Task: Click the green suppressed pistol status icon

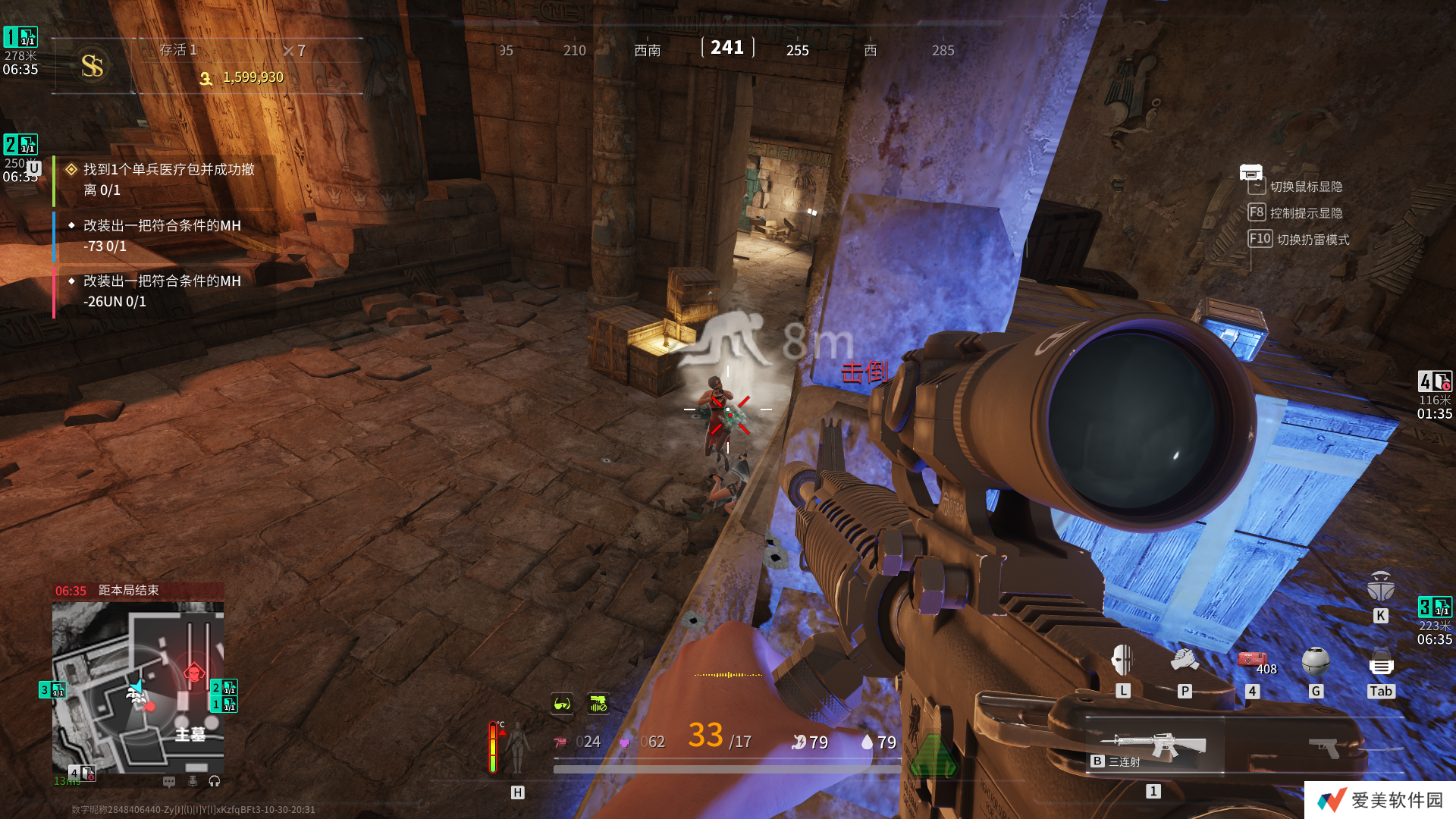Action: pyautogui.click(x=598, y=704)
